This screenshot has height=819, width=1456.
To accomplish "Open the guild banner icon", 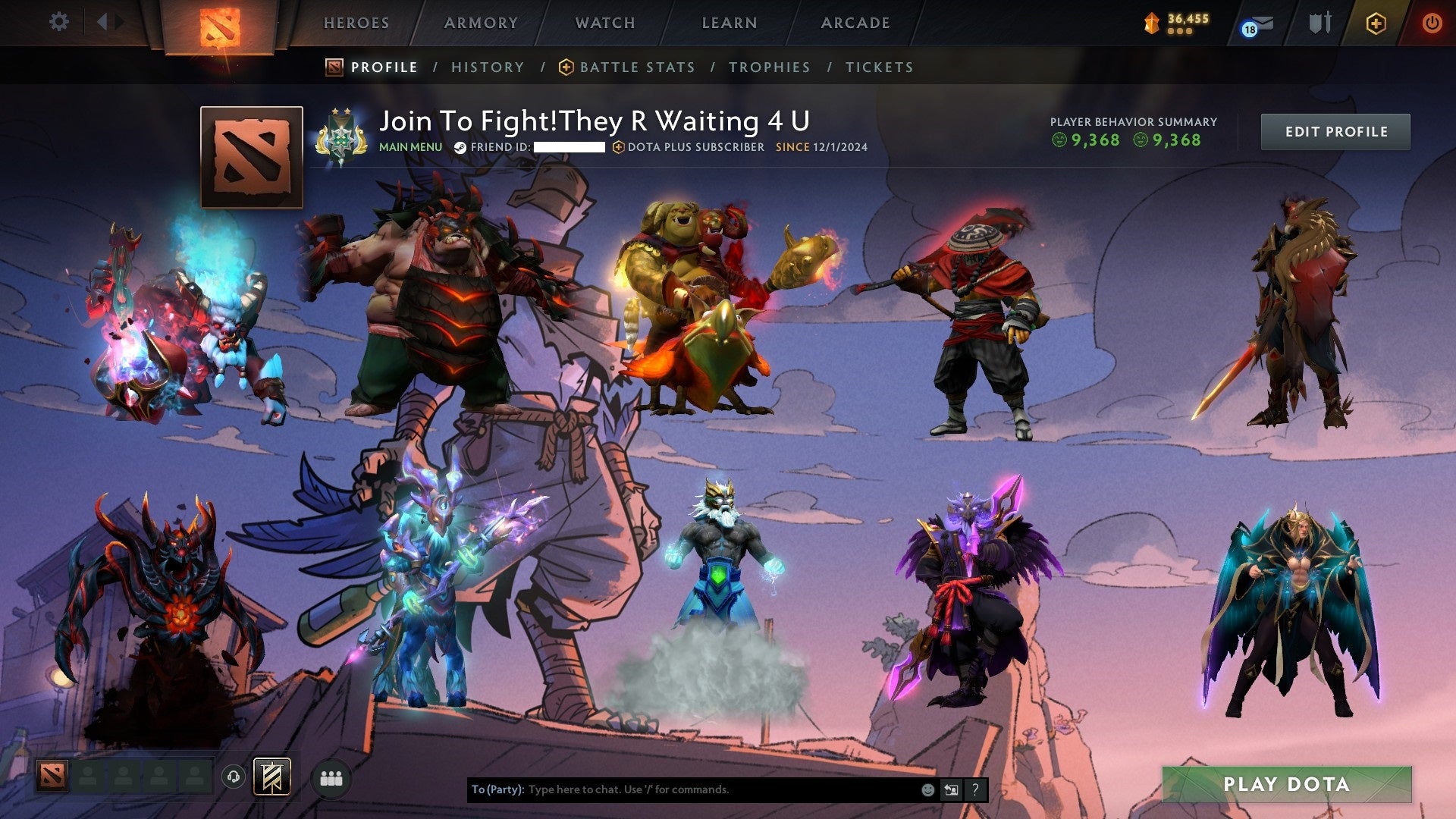I will point(273,775).
